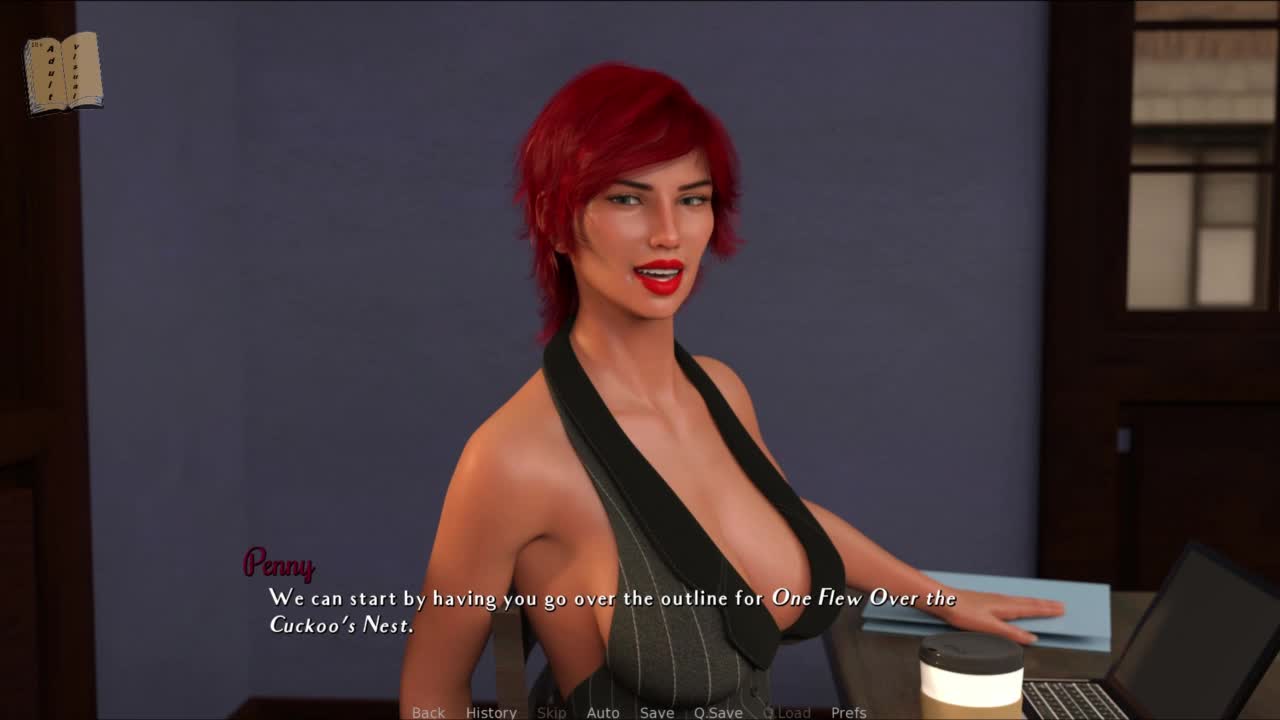This screenshot has height=720, width=1280.
Task: Enable Auto-advance mode
Action: (x=603, y=712)
